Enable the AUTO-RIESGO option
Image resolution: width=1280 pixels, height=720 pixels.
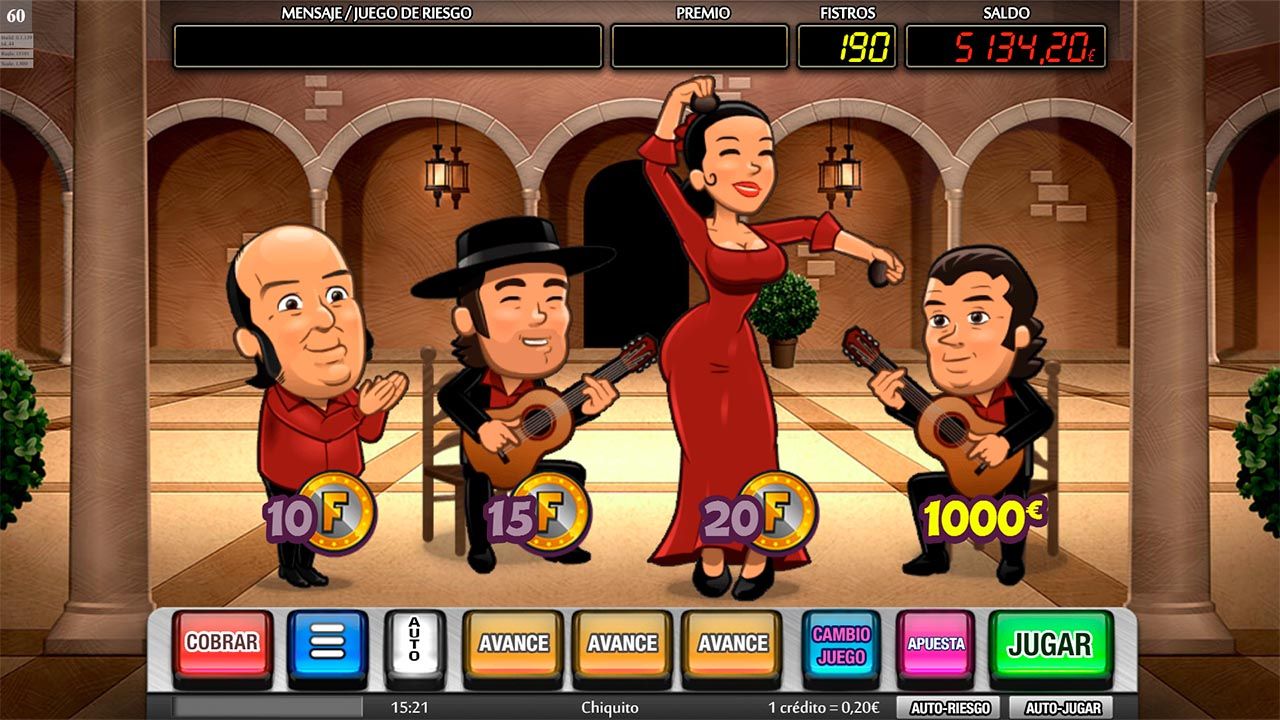[x=949, y=708]
